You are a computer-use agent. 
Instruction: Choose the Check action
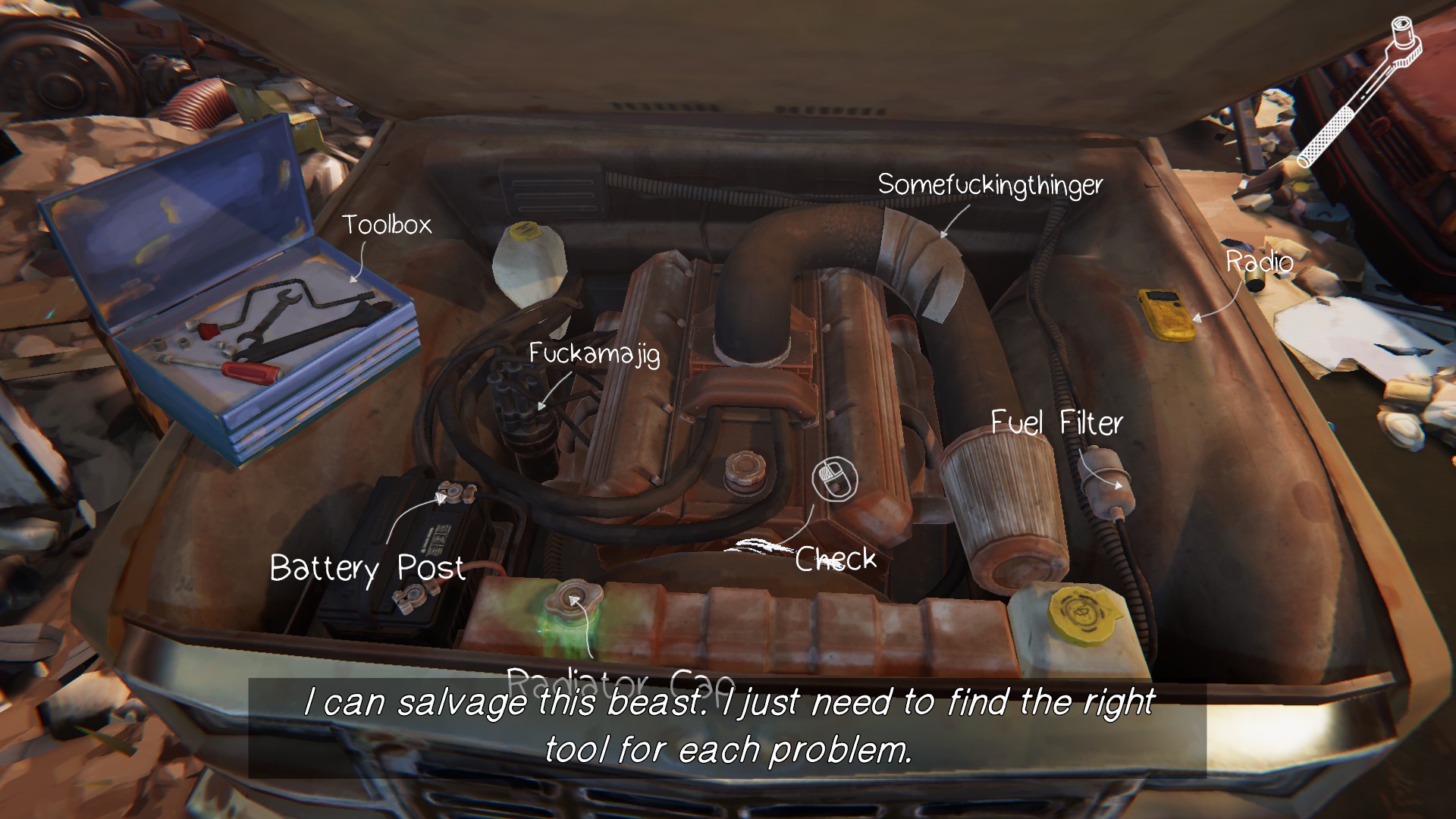pos(835,559)
